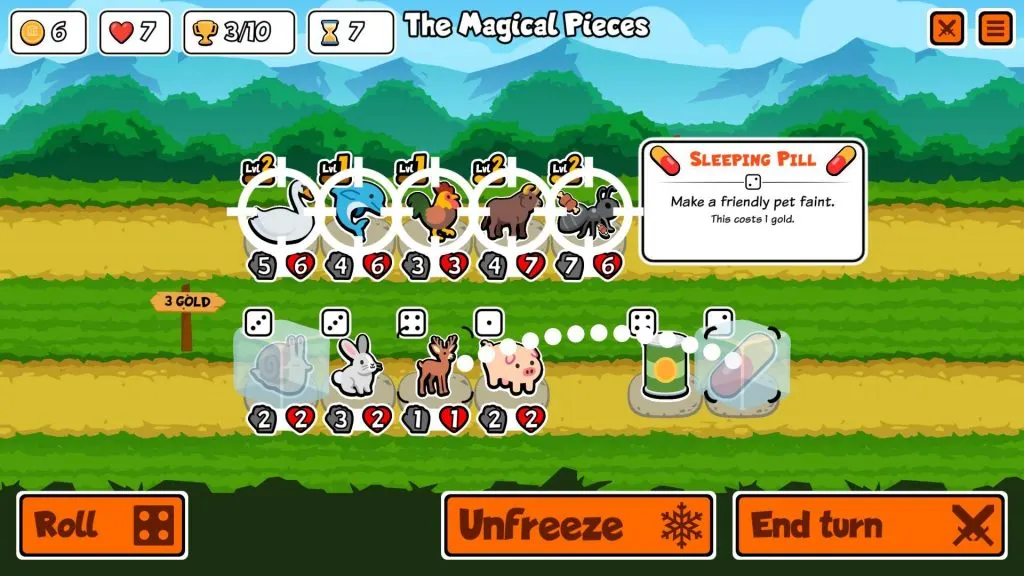The height and width of the screenshot is (576, 1024).
Task: Select the dolphin team pet
Action: click(x=358, y=212)
